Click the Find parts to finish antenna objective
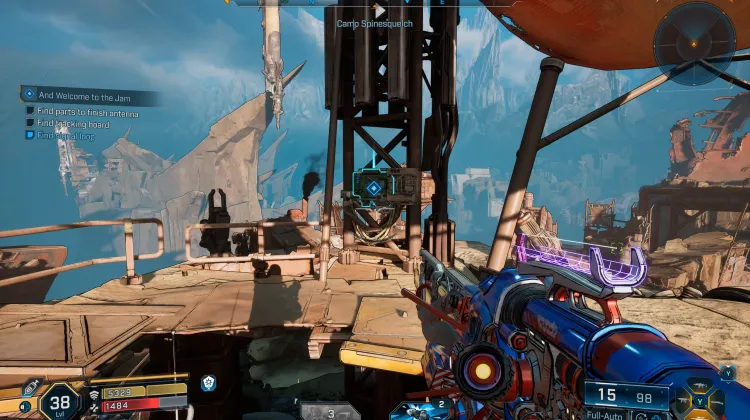Screen dimensions: 750x420 tap(88, 112)
